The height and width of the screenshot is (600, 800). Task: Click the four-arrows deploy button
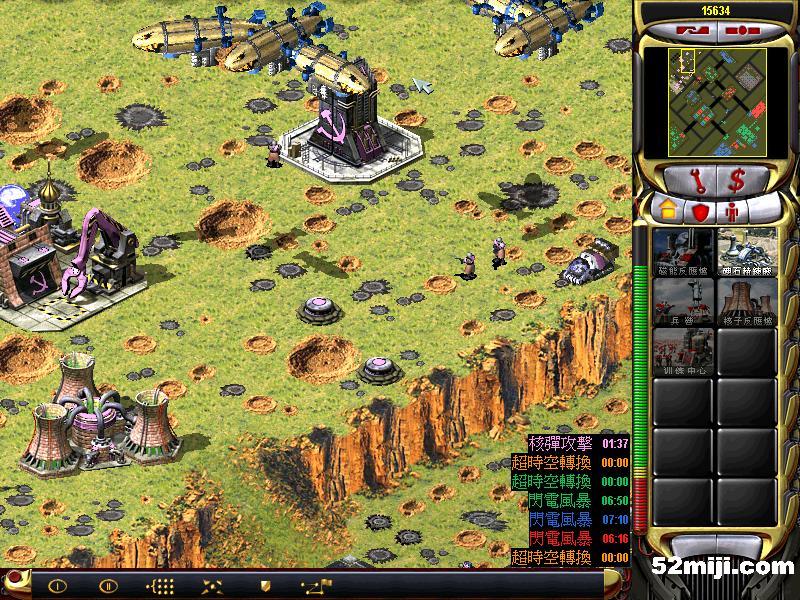click(212, 586)
